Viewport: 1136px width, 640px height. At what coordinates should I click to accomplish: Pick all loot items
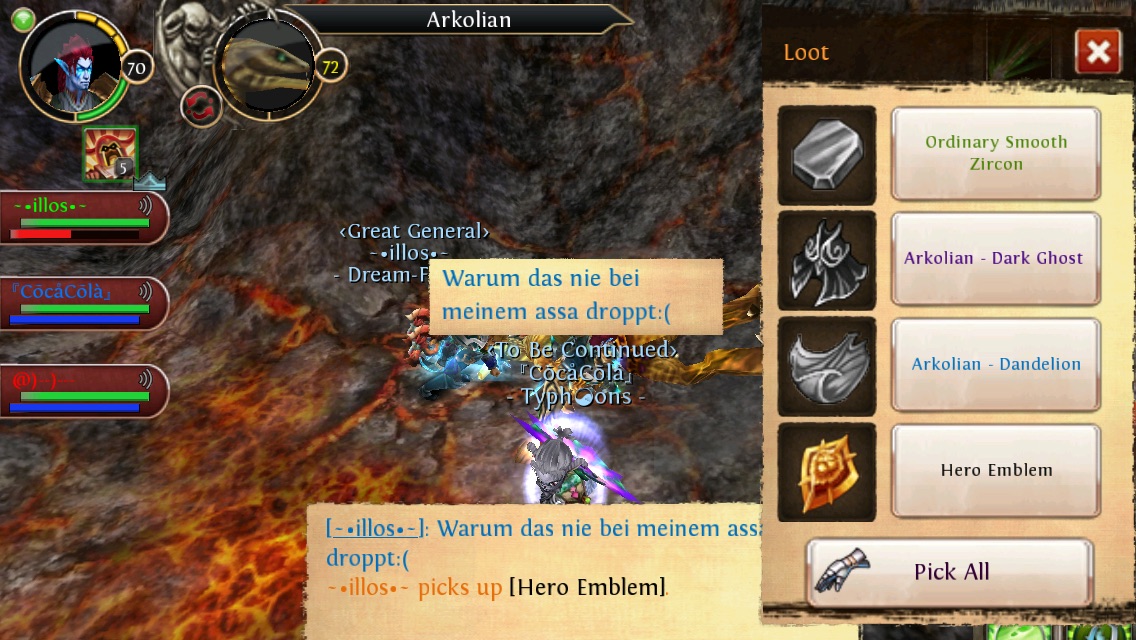(x=949, y=572)
